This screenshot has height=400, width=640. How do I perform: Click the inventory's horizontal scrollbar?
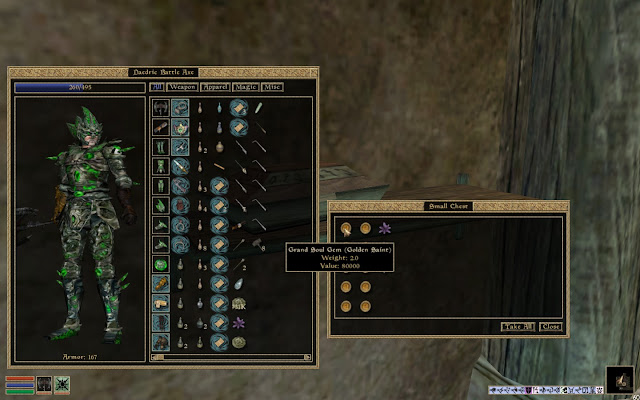[231, 356]
